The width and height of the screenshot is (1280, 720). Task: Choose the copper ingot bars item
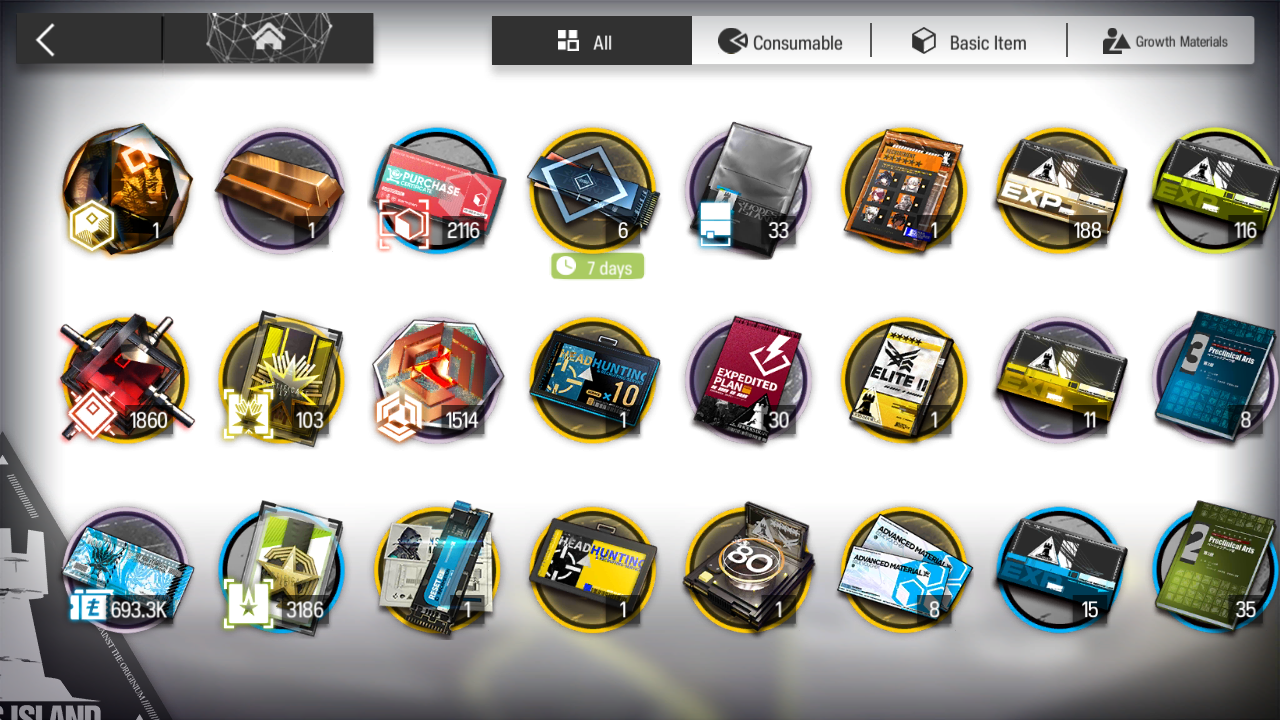280,191
